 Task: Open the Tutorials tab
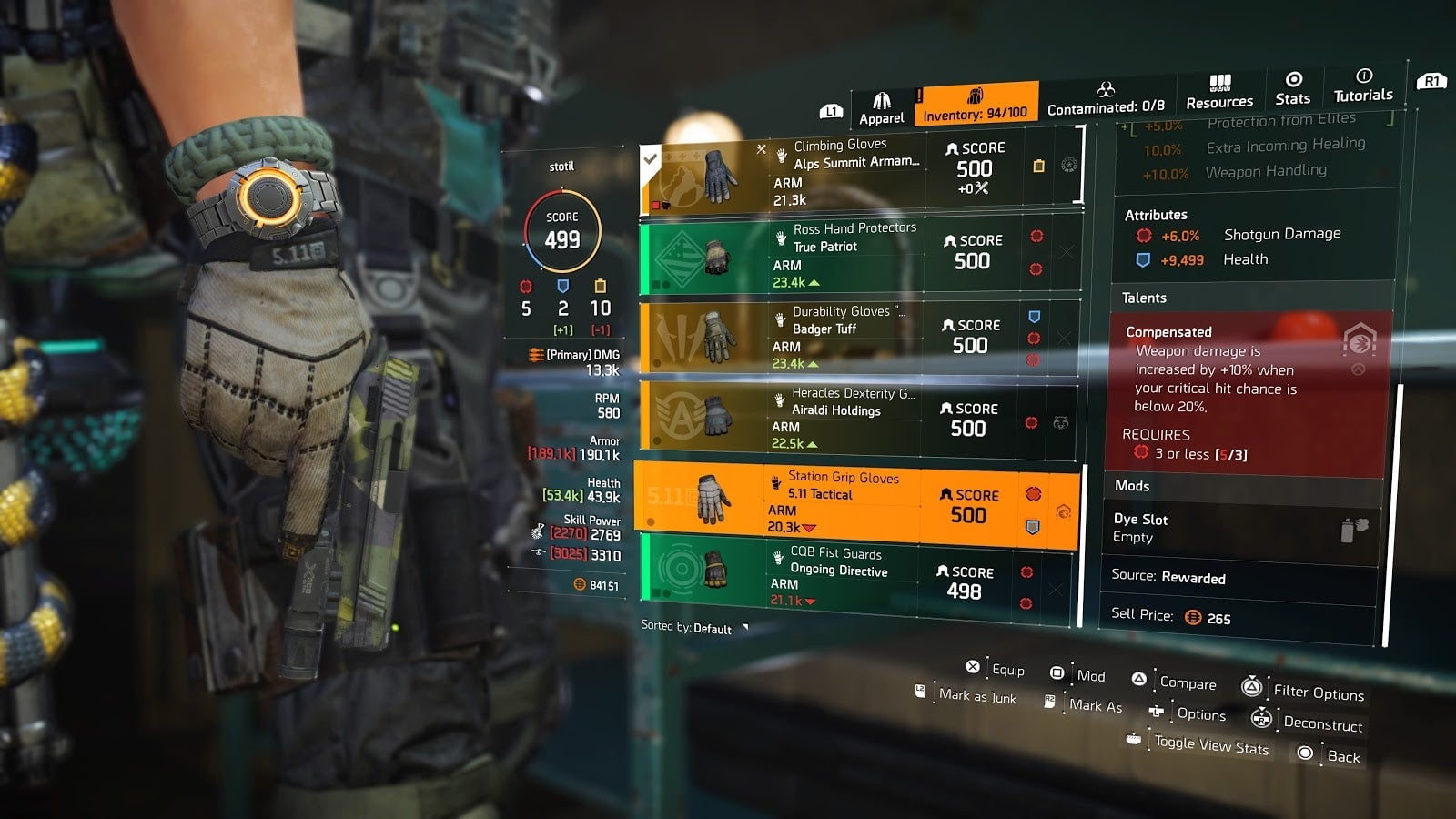(1362, 86)
